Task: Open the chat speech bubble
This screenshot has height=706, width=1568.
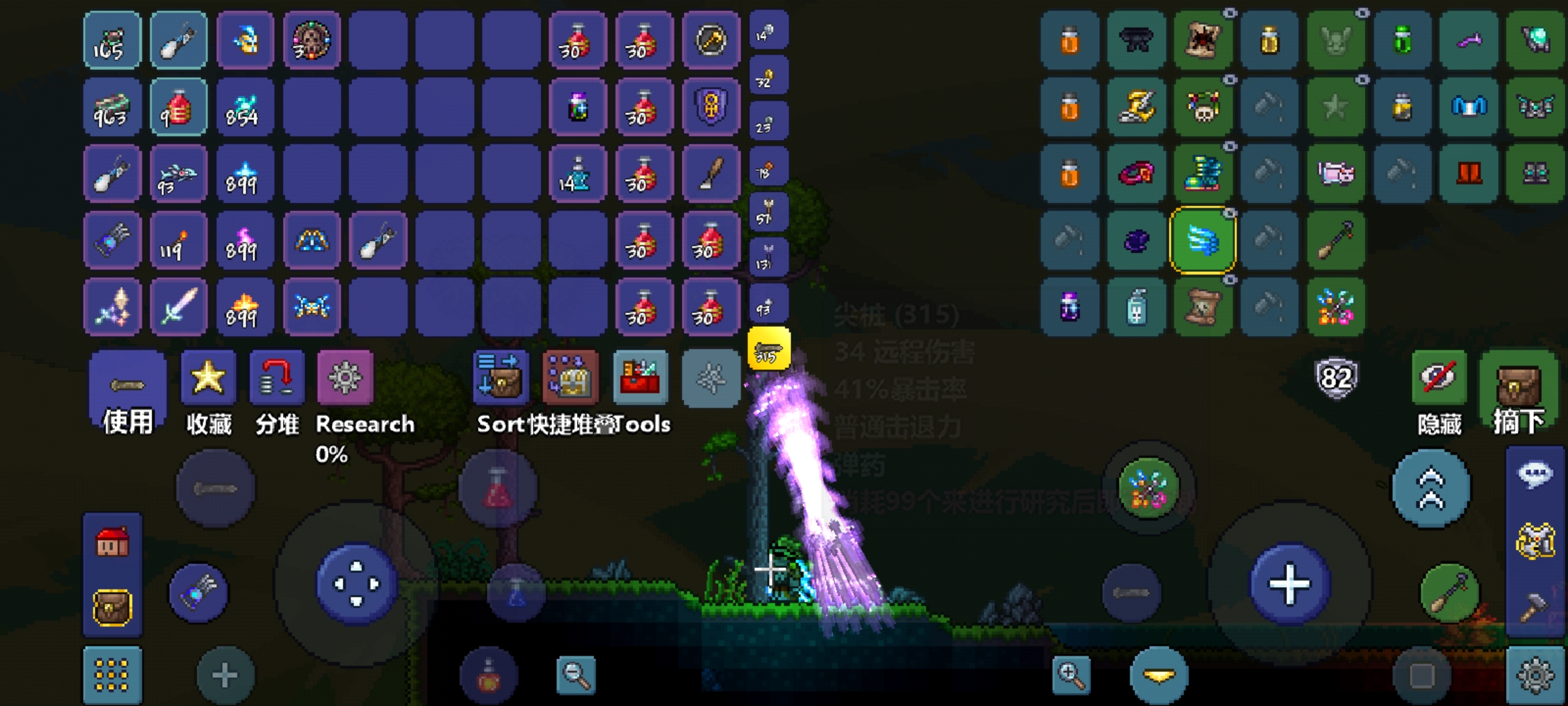Action: 1535,474
